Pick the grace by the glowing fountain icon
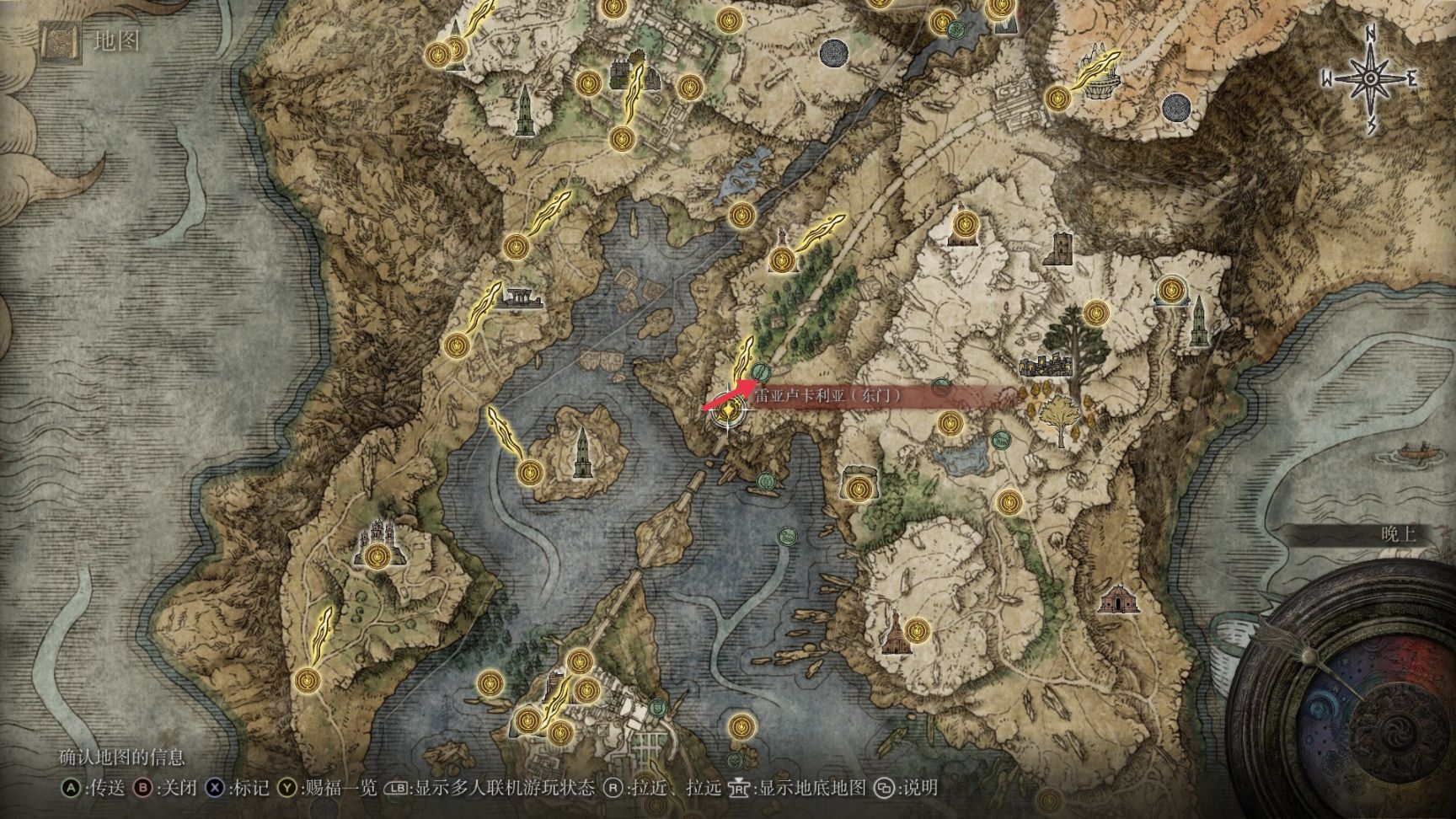Viewport: 1456px width, 819px height. click(1057, 97)
